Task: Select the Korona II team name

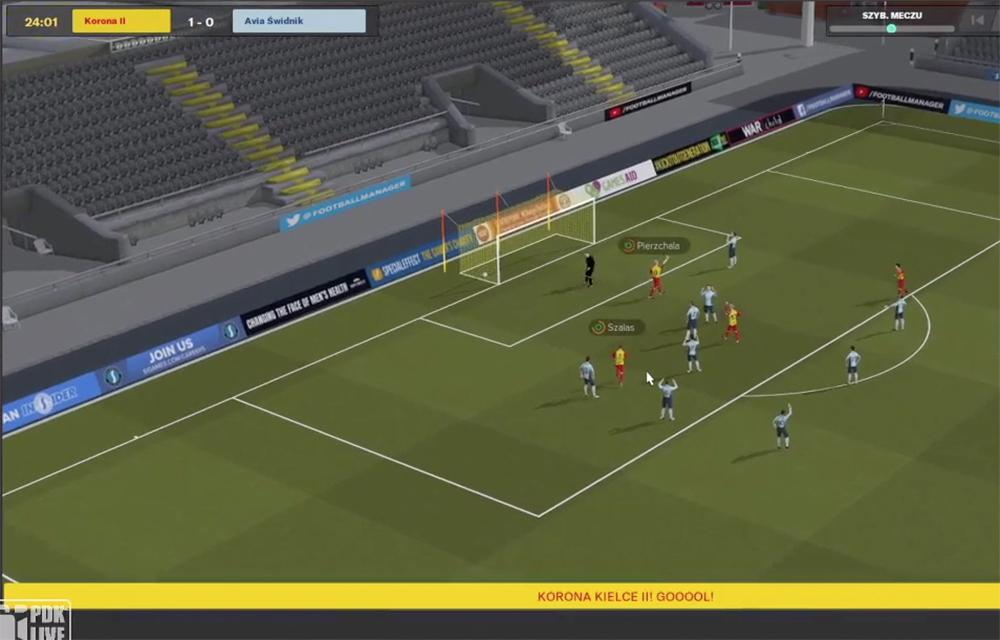Action: click(107, 21)
